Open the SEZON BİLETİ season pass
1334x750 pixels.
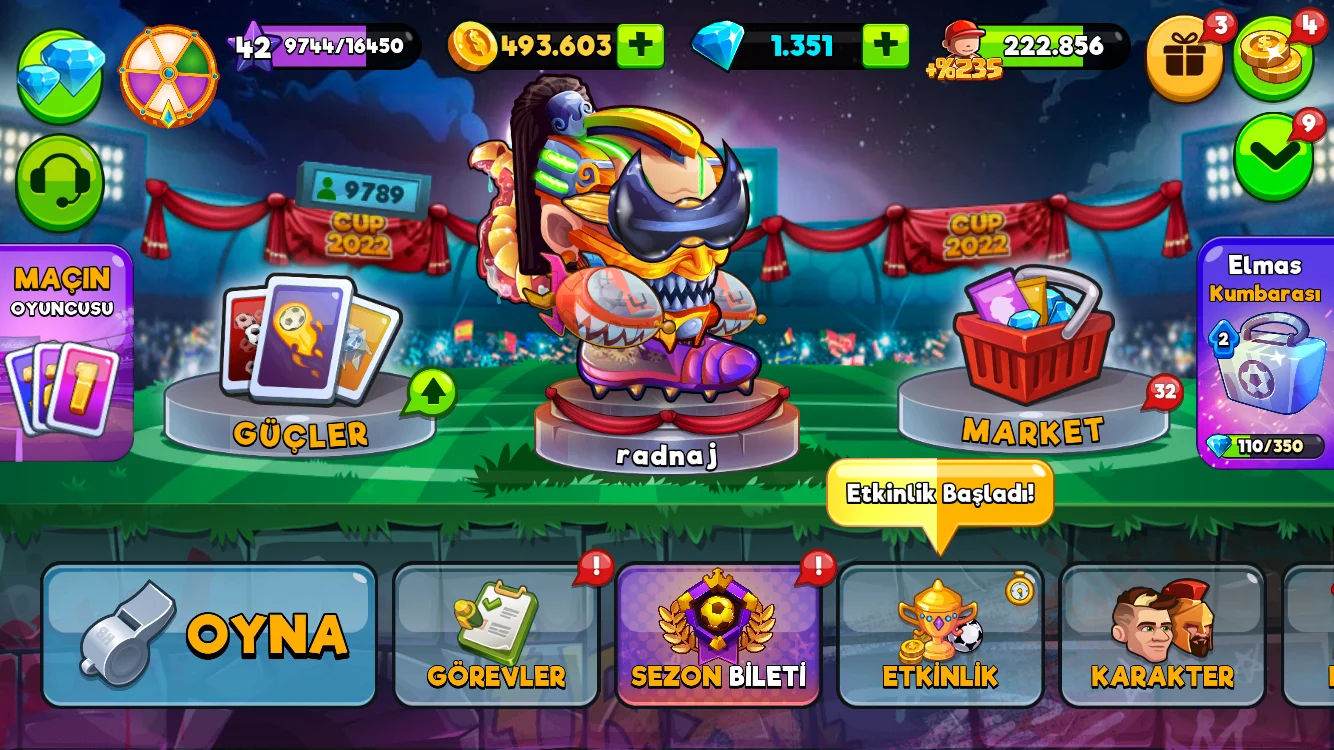[x=718, y=635]
